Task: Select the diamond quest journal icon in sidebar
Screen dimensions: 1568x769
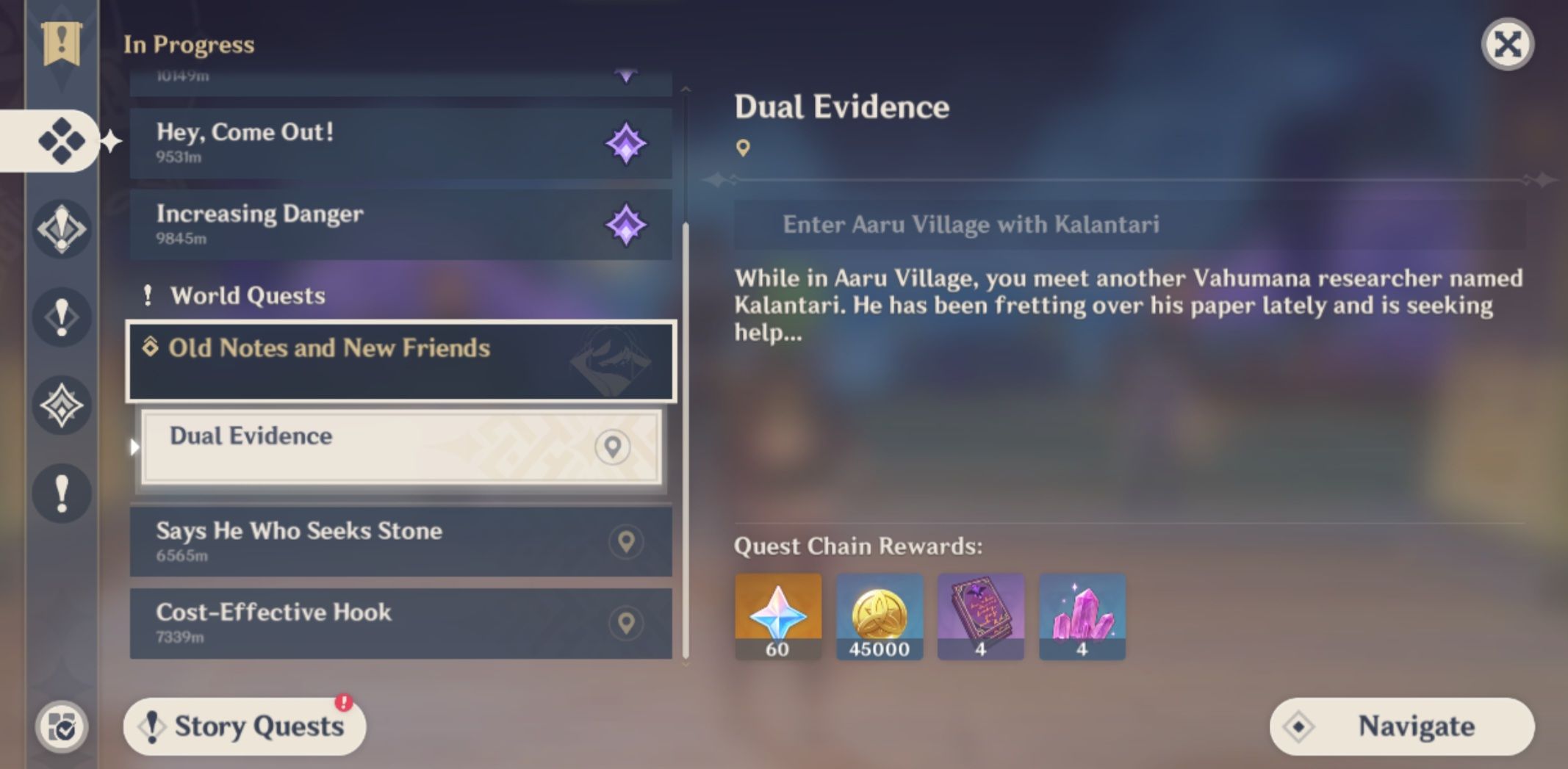Action: click(x=63, y=142)
